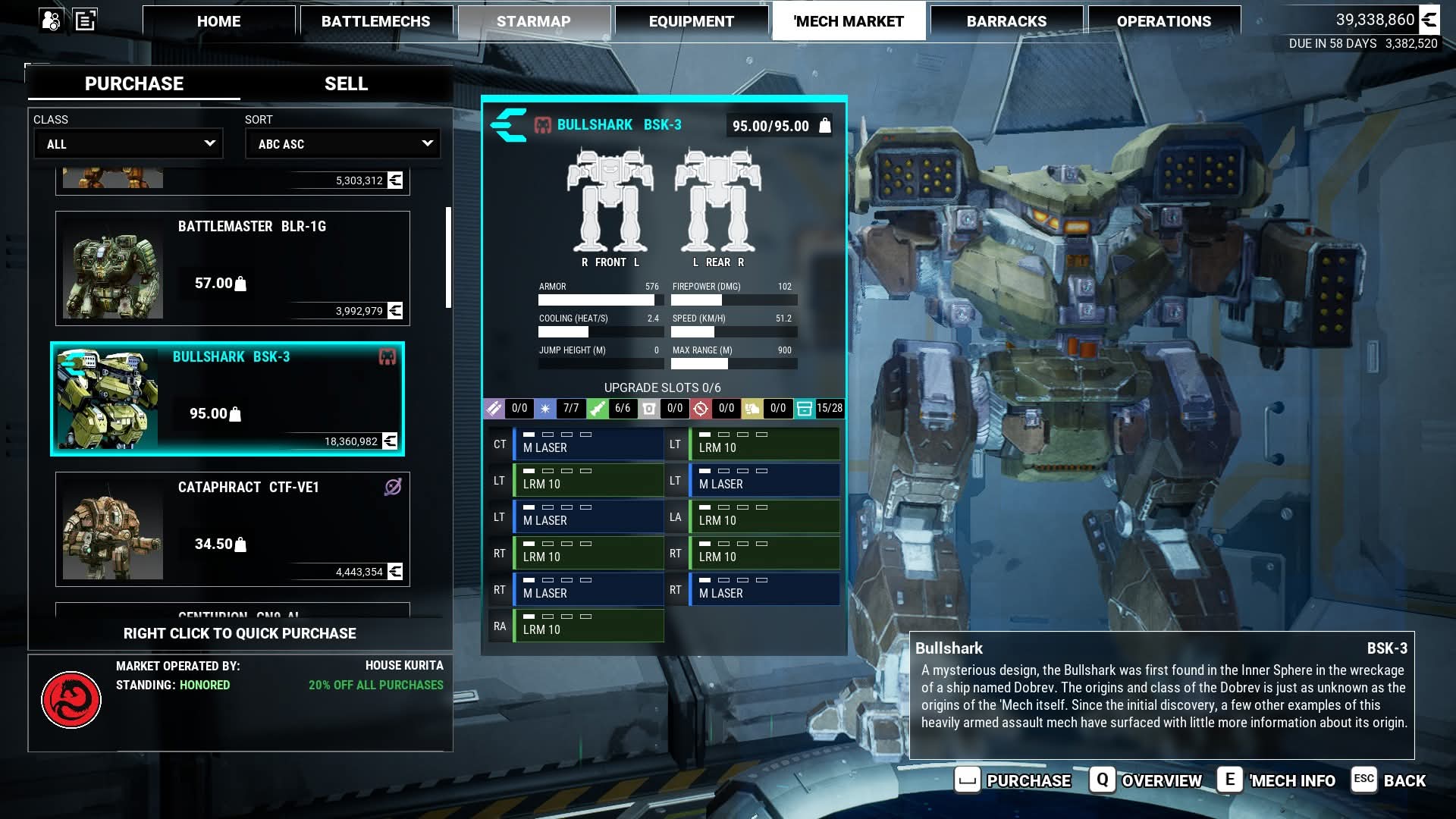Go Back from the market
The image size is (1456, 819).
pos(1389,780)
